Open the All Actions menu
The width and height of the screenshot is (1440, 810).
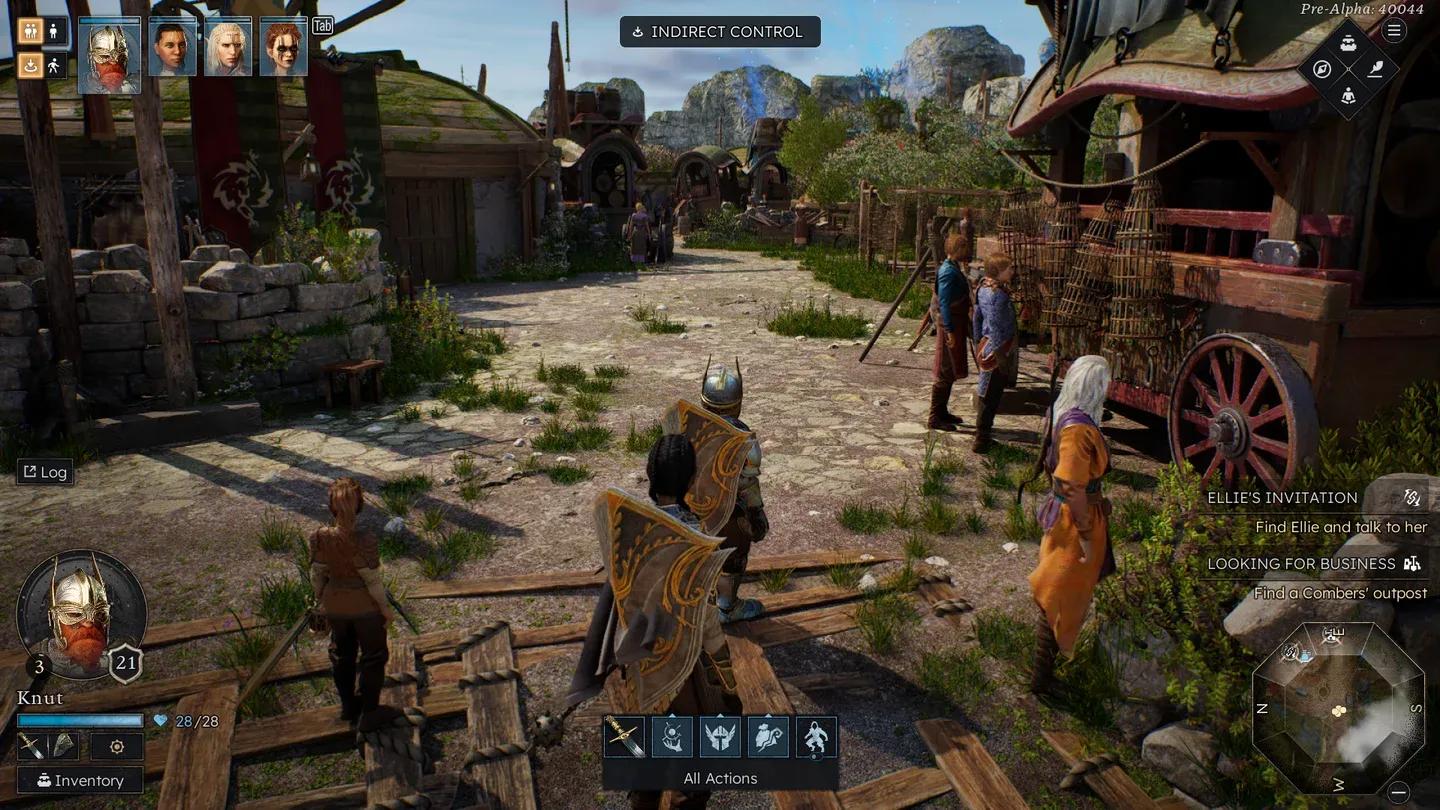pyautogui.click(x=719, y=778)
